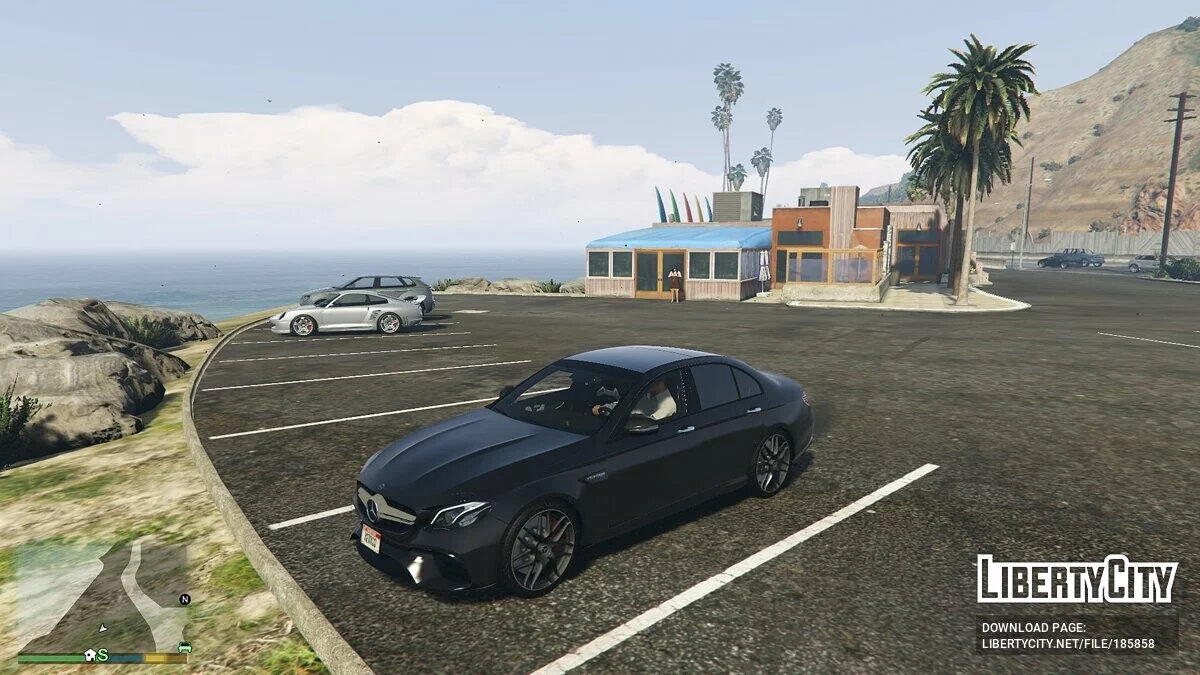Select the green S mission blip
This screenshot has width=1200, height=675.
click(x=102, y=655)
